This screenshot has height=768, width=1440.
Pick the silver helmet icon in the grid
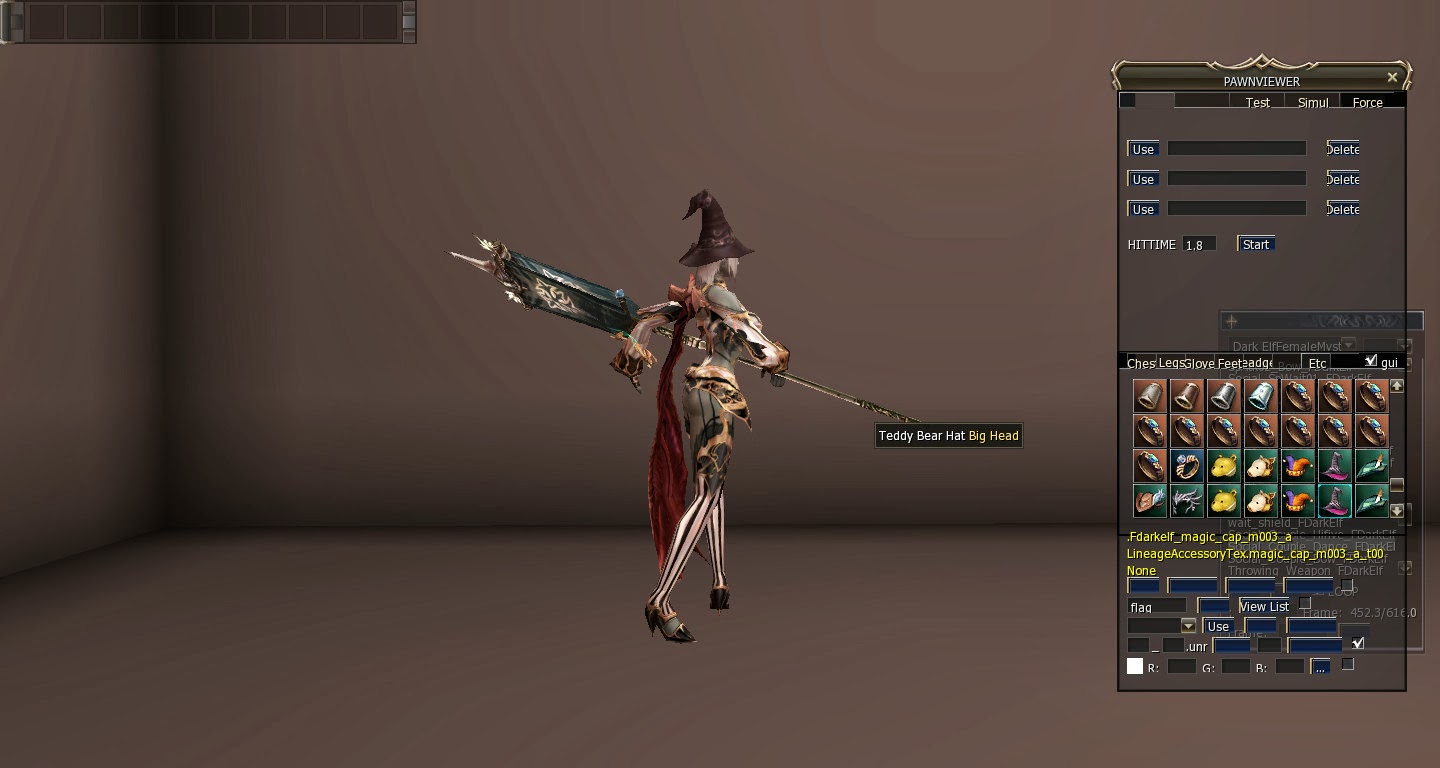[x=1224, y=397]
